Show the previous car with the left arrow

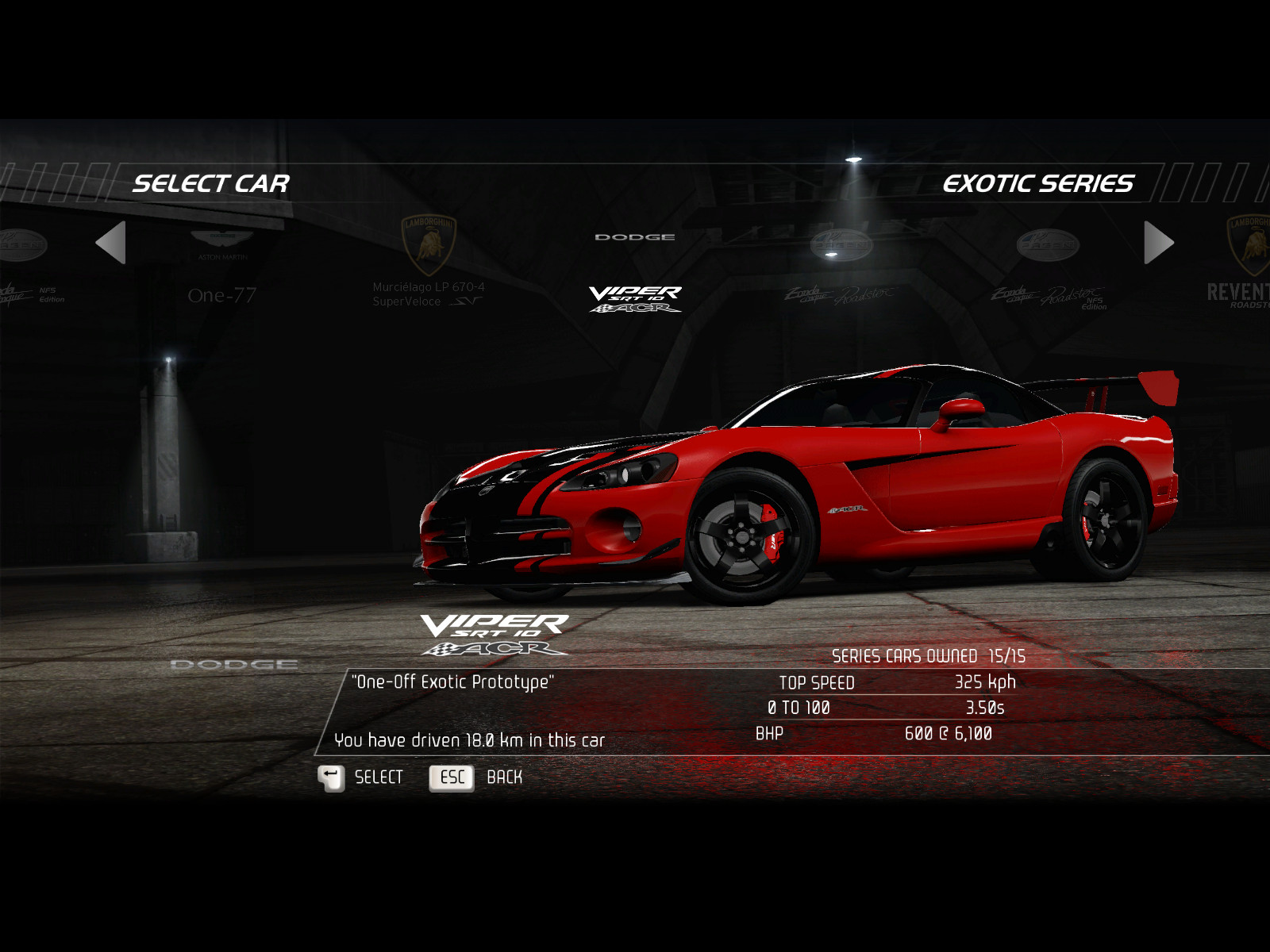[x=111, y=243]
